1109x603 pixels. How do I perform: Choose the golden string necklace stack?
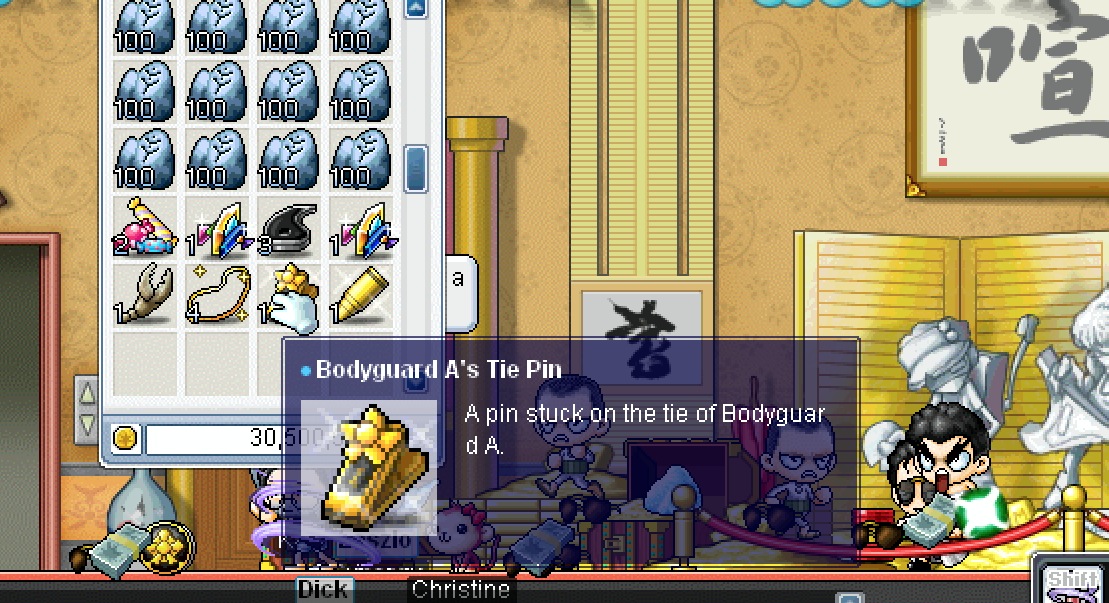[x=216, y=295]
